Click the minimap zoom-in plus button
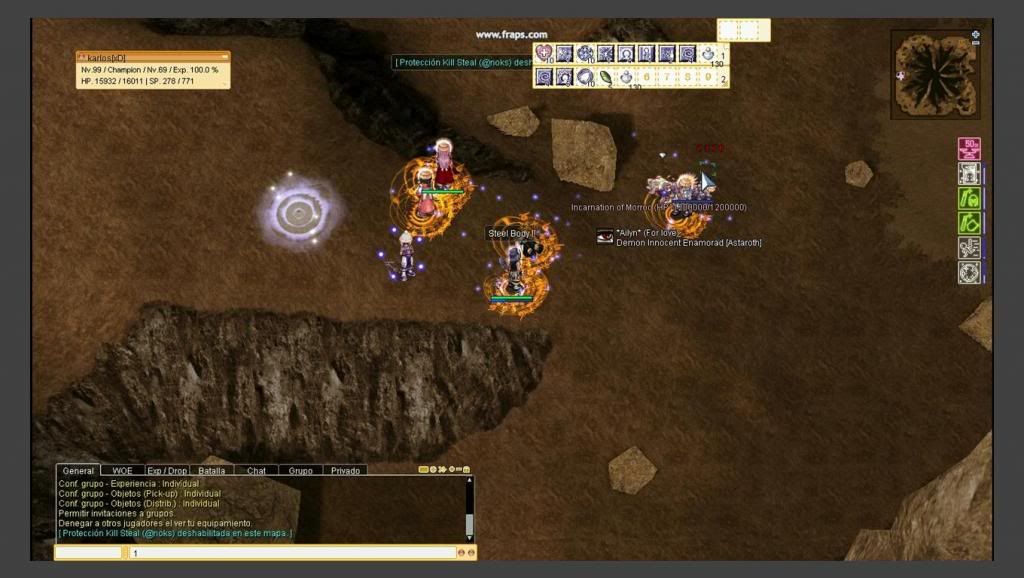 point(976,34)
